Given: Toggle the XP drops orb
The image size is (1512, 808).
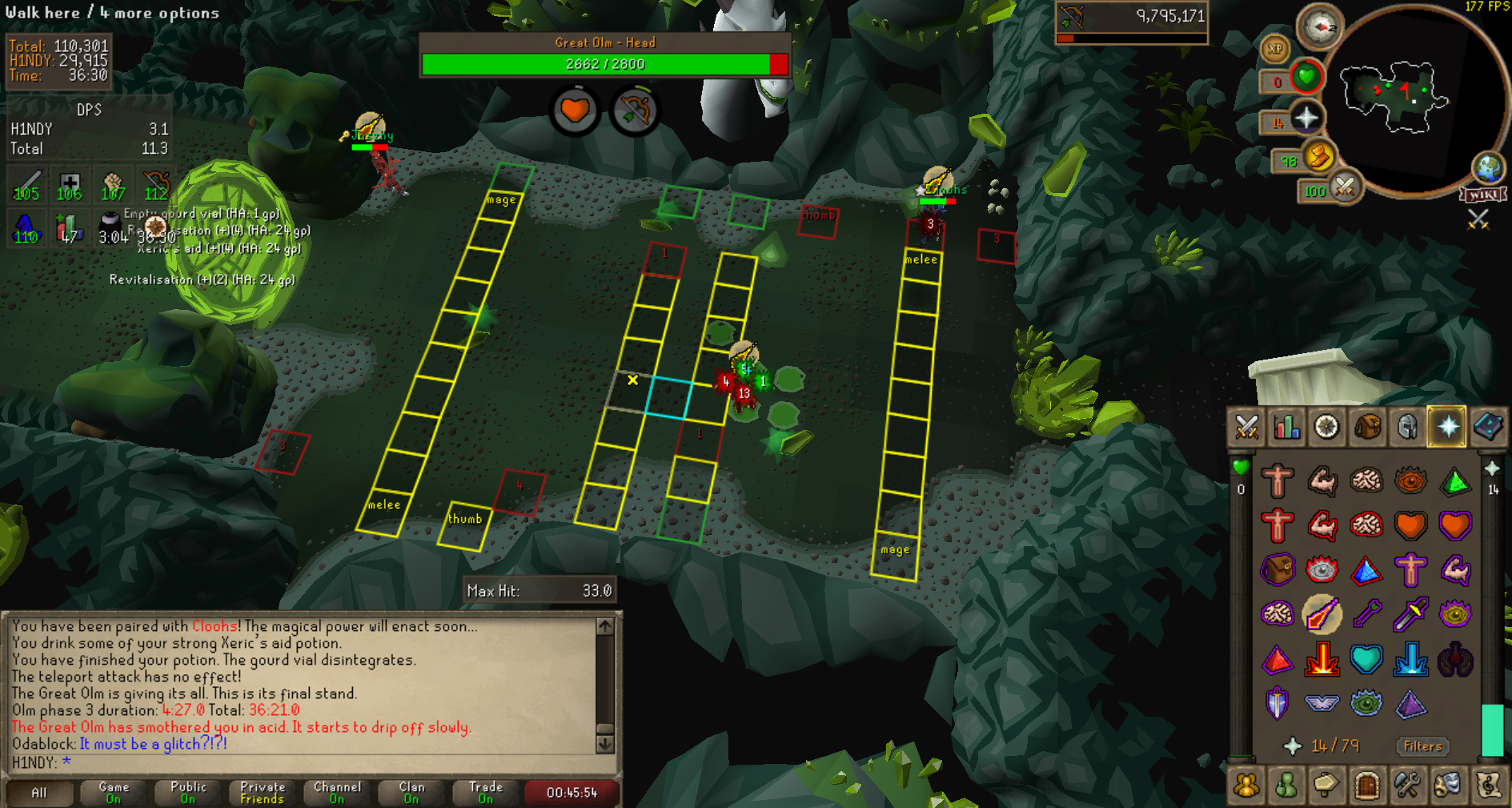Looking at the screenshot, I should click(x=1274, y=49).
